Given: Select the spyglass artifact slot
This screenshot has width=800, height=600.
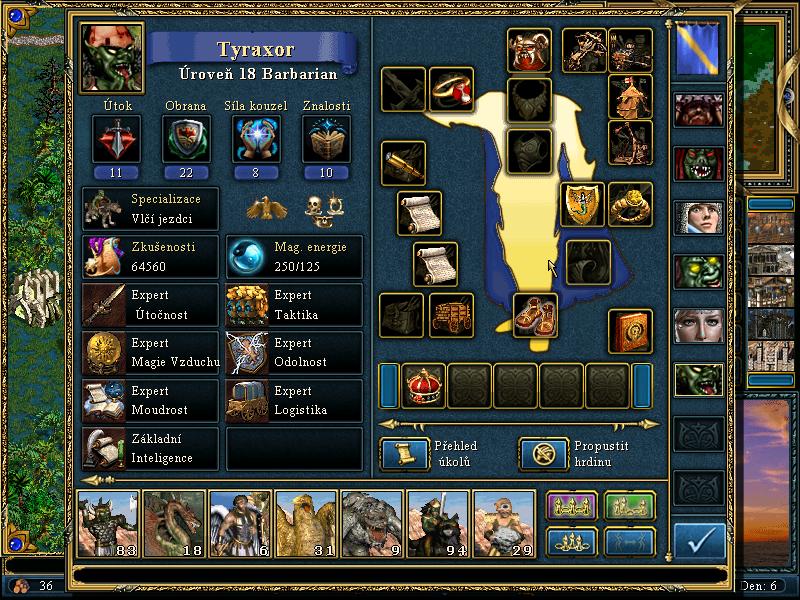Looking at the screenshot, I should point(403,163).
